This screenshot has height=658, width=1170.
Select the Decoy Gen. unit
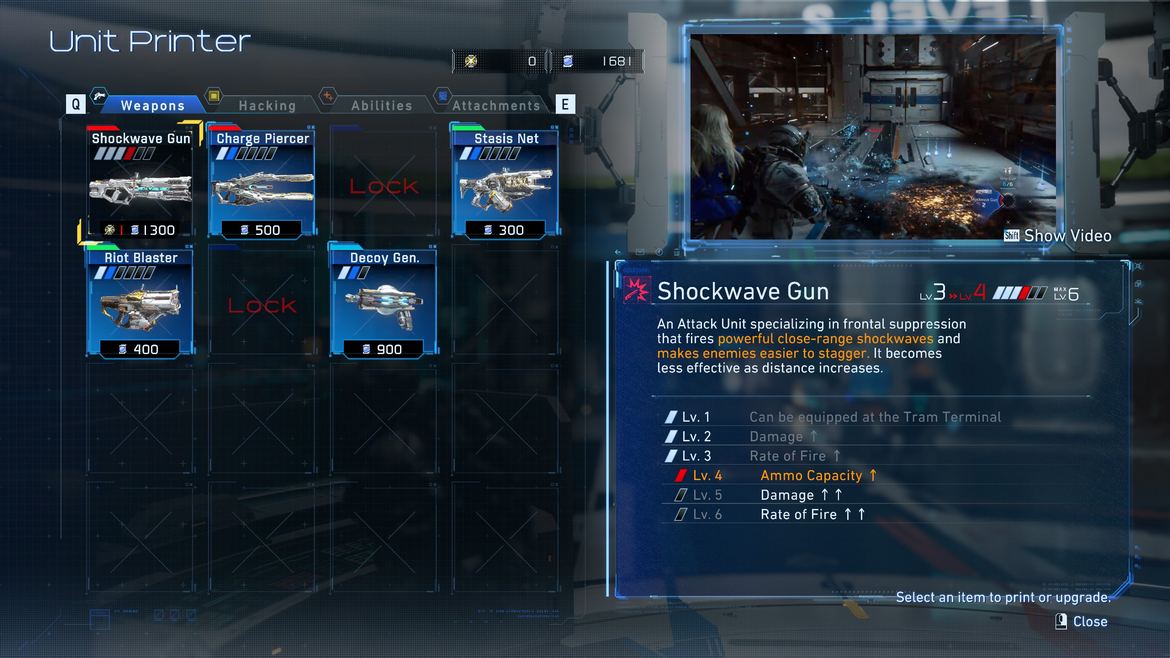(x=384, y=302)
